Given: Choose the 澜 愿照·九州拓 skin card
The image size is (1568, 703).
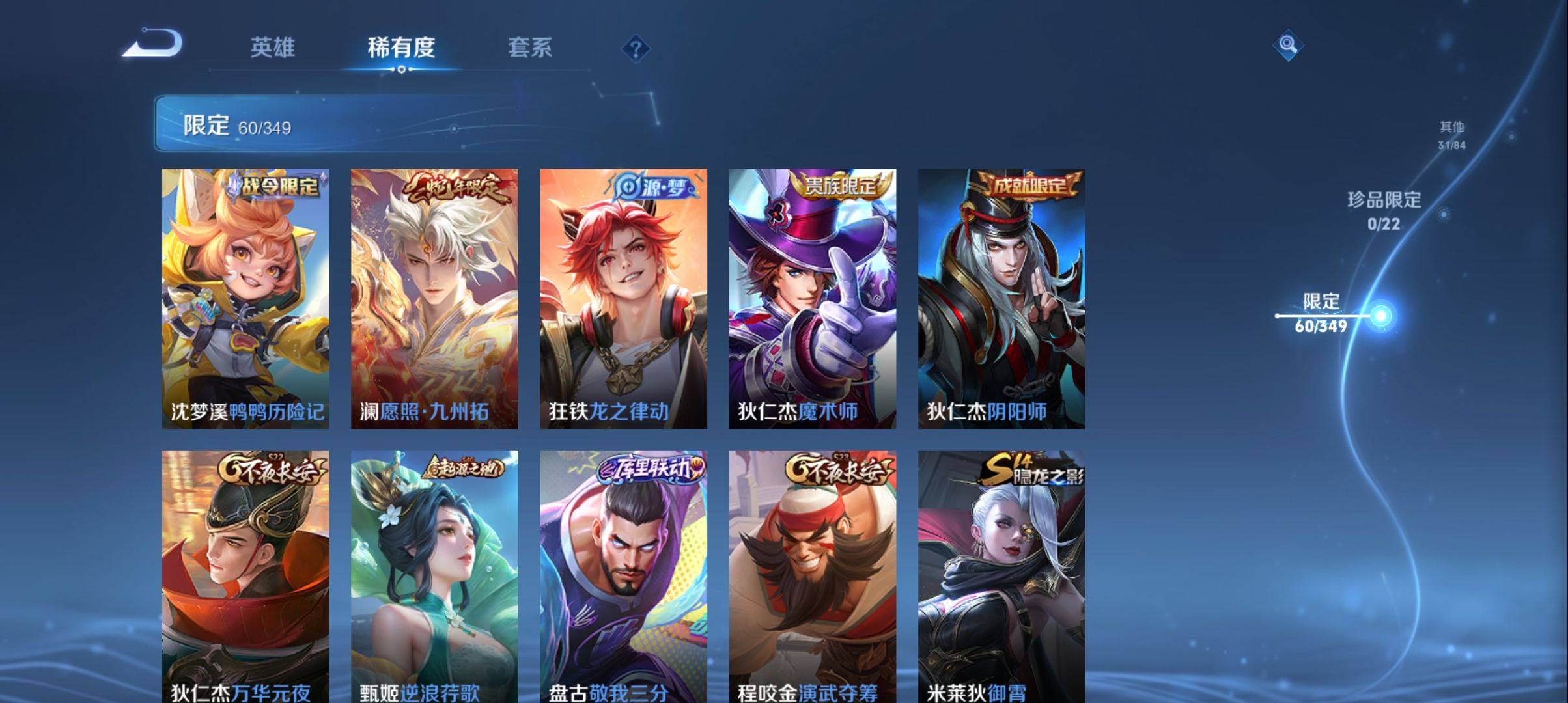Looking at the screenshot, I should tap(434, 298).
